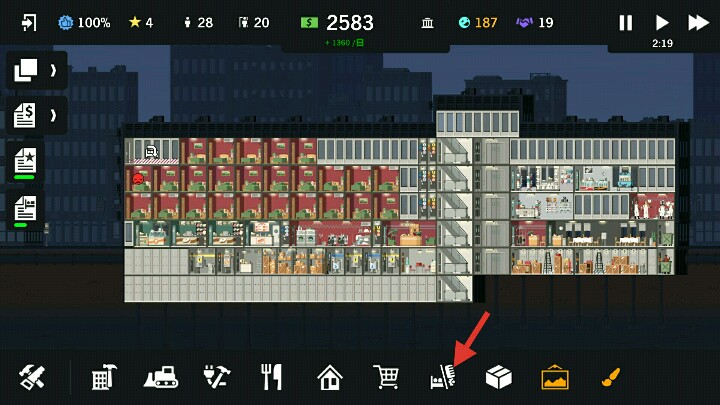Select the apartments house category
The width and height of the screenshot is (720, 405).
point(329,377)
